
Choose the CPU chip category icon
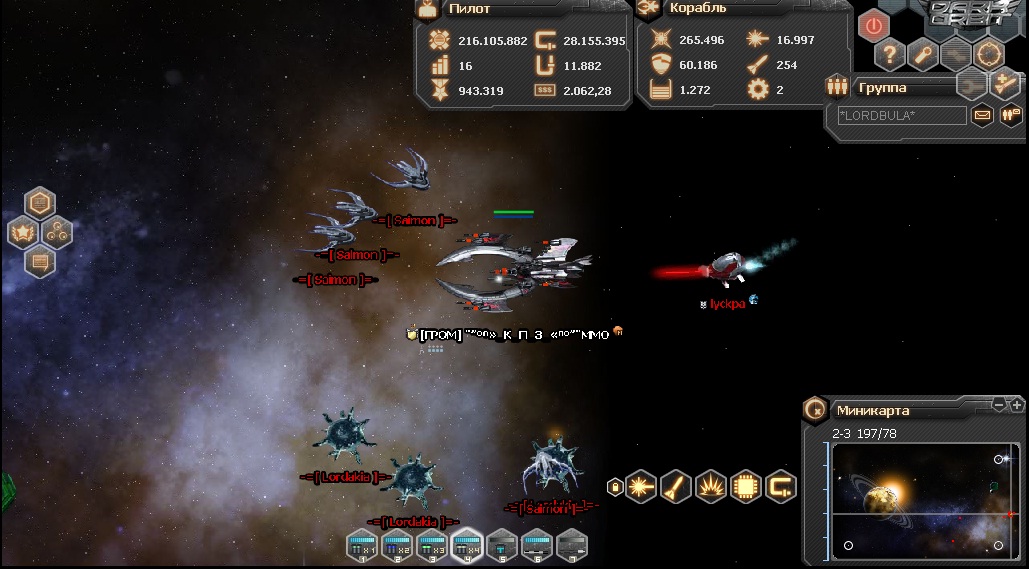click(746, 487)
